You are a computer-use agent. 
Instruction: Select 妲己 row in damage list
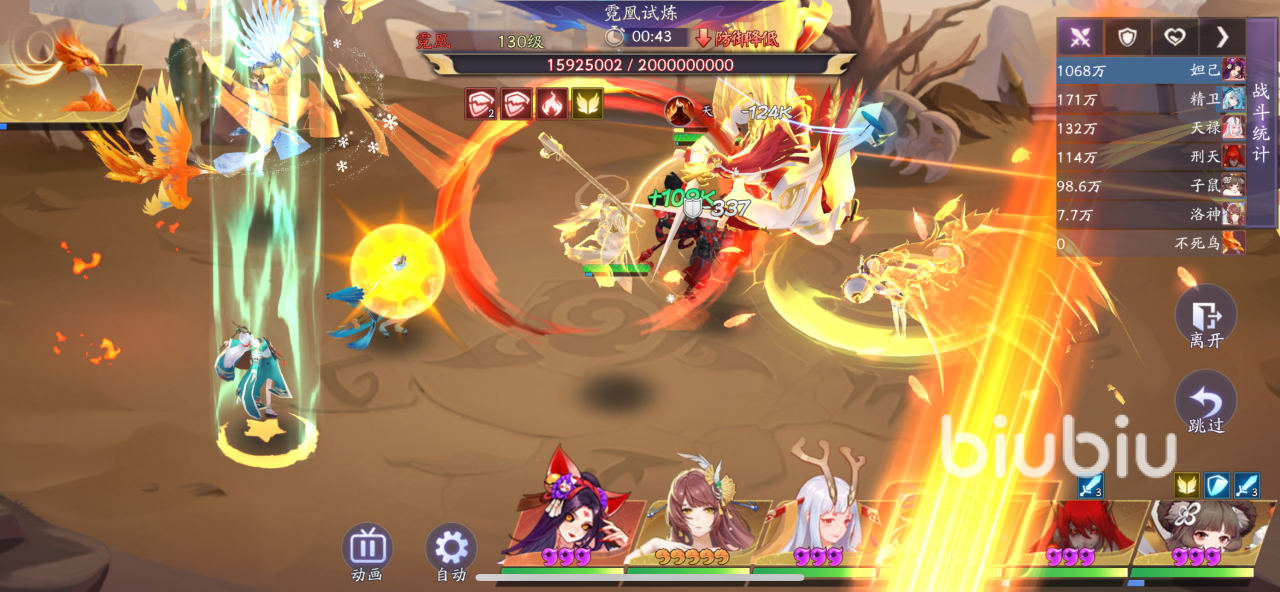pos(1150,71)
